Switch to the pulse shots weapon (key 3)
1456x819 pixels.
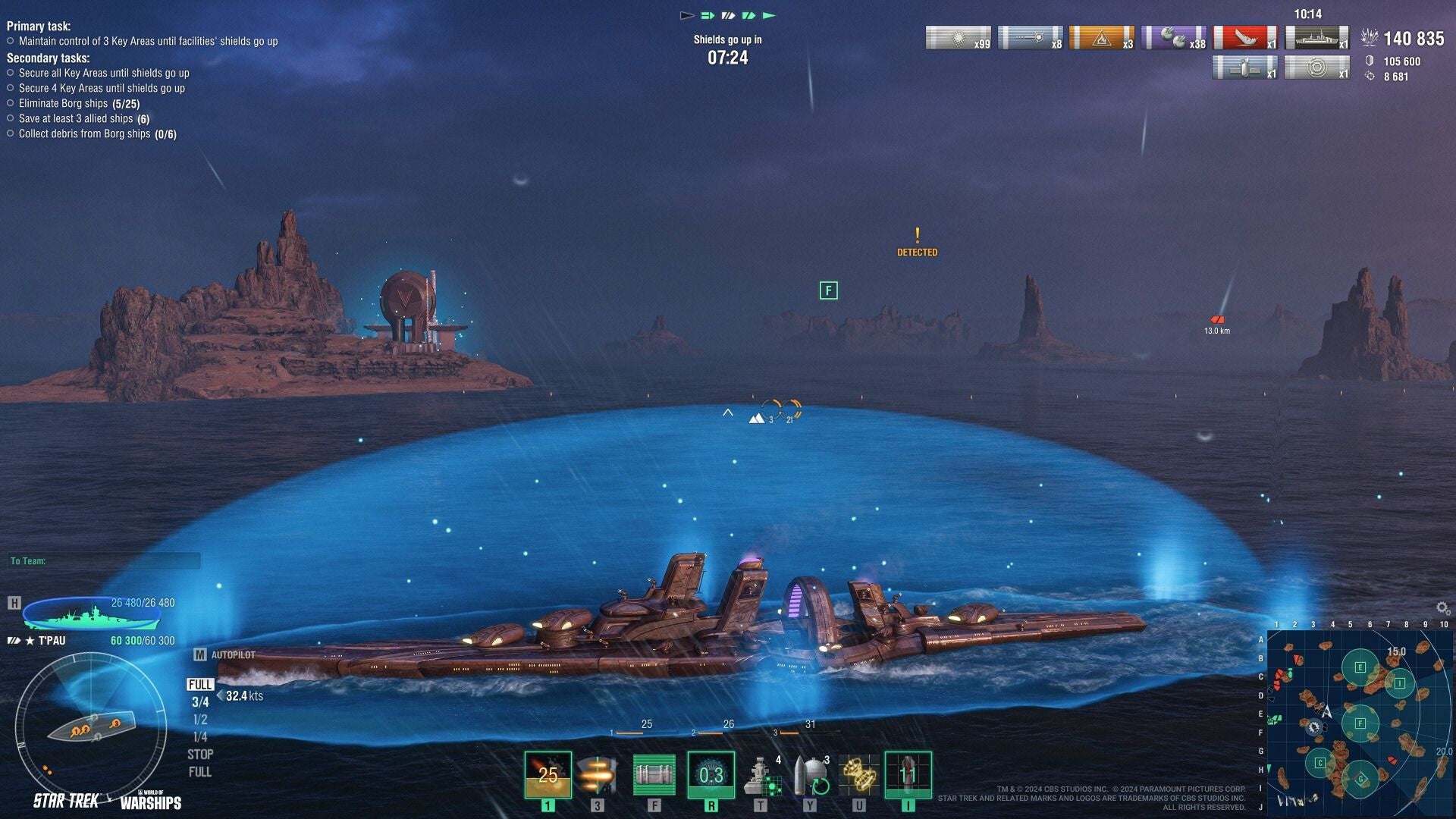598,774
